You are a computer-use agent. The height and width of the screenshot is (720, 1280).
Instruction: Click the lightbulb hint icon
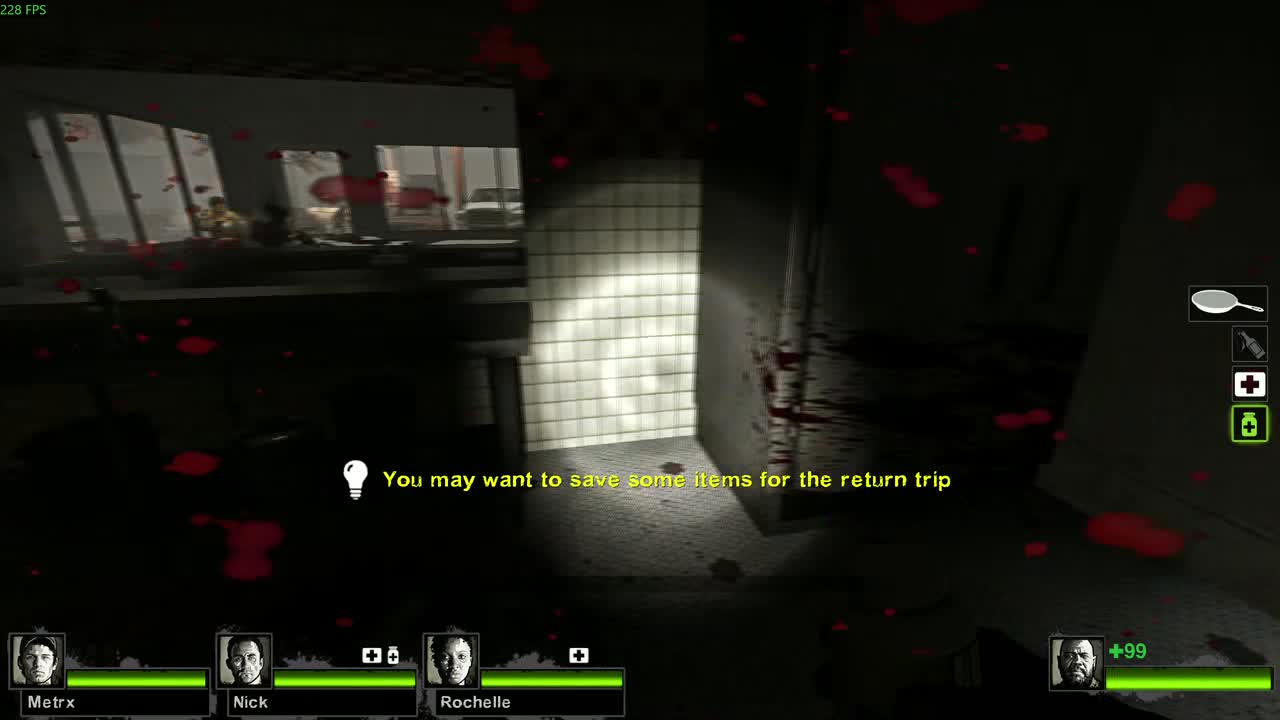355,478
